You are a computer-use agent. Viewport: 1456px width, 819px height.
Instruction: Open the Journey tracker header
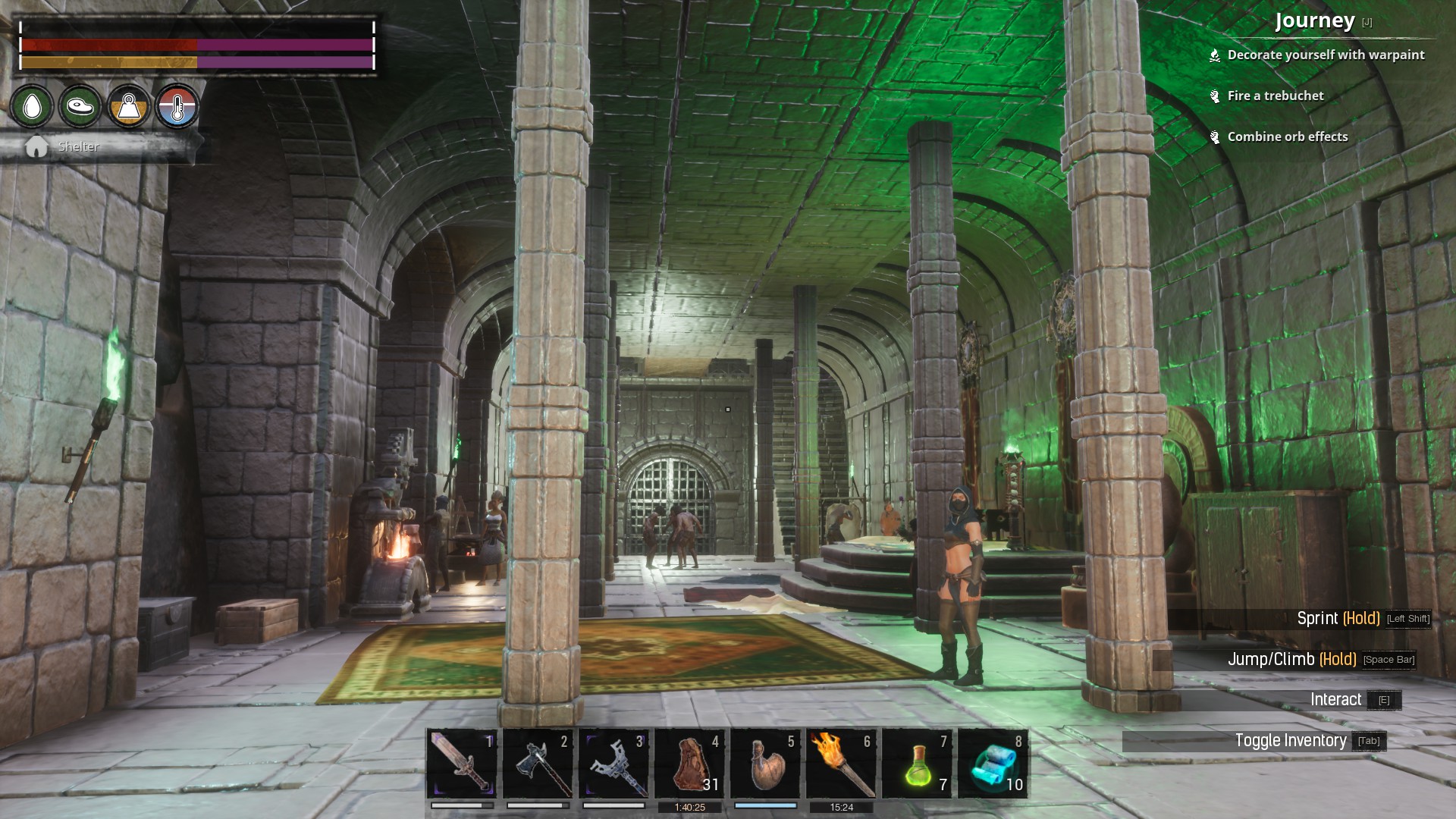pos(1315,20)
